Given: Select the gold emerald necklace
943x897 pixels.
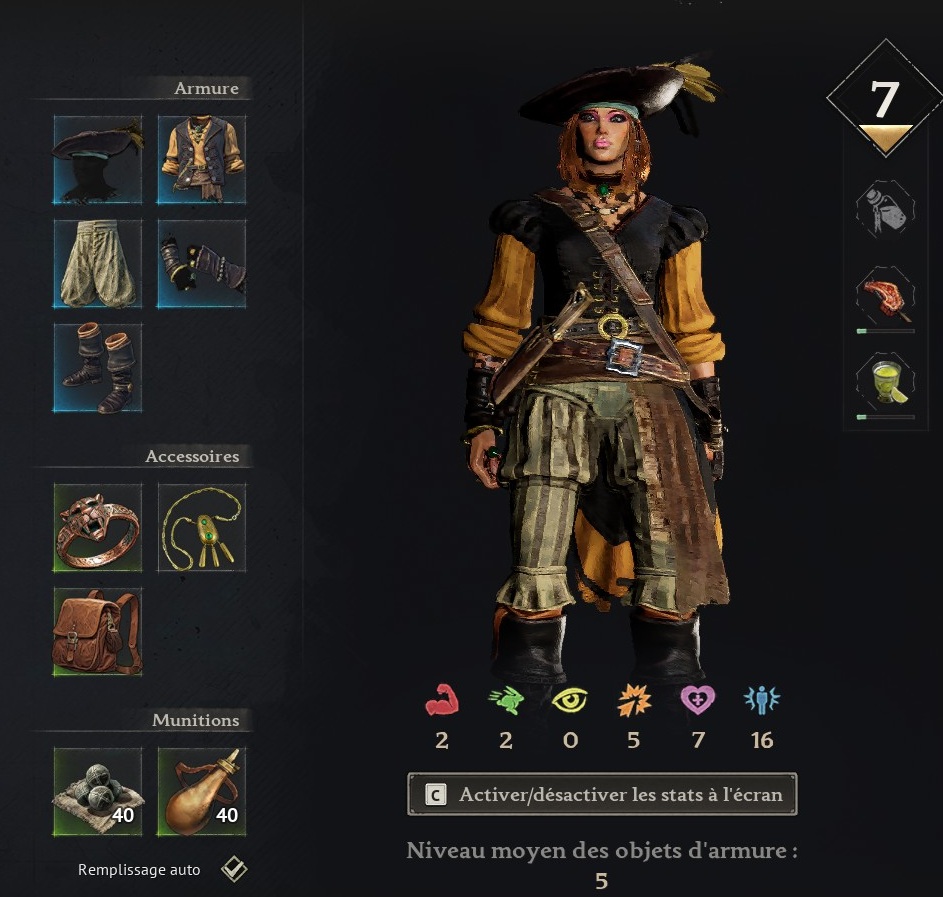Looking at the screenshot, I should coord(202,528).
